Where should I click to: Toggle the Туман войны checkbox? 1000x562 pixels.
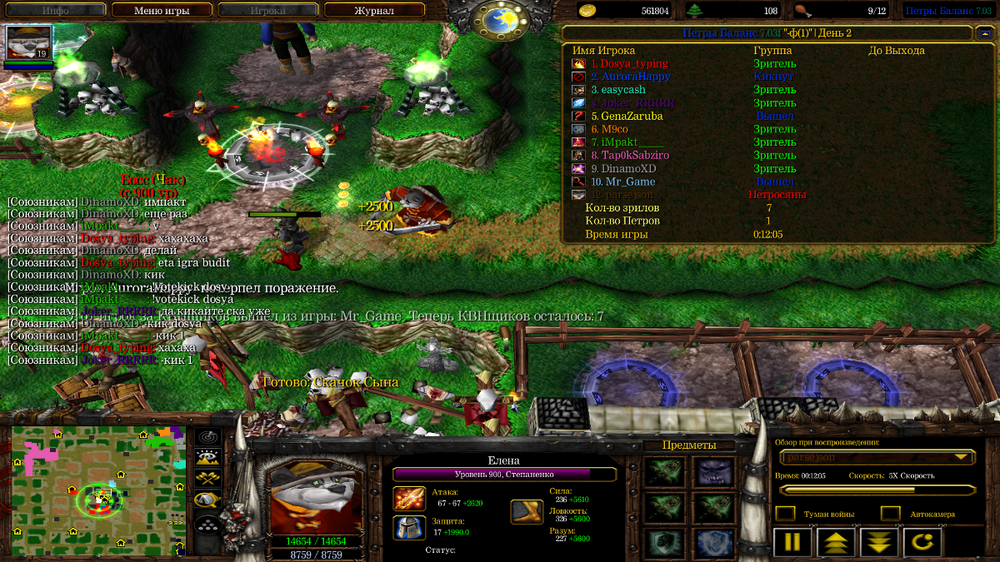click(786, 514)
